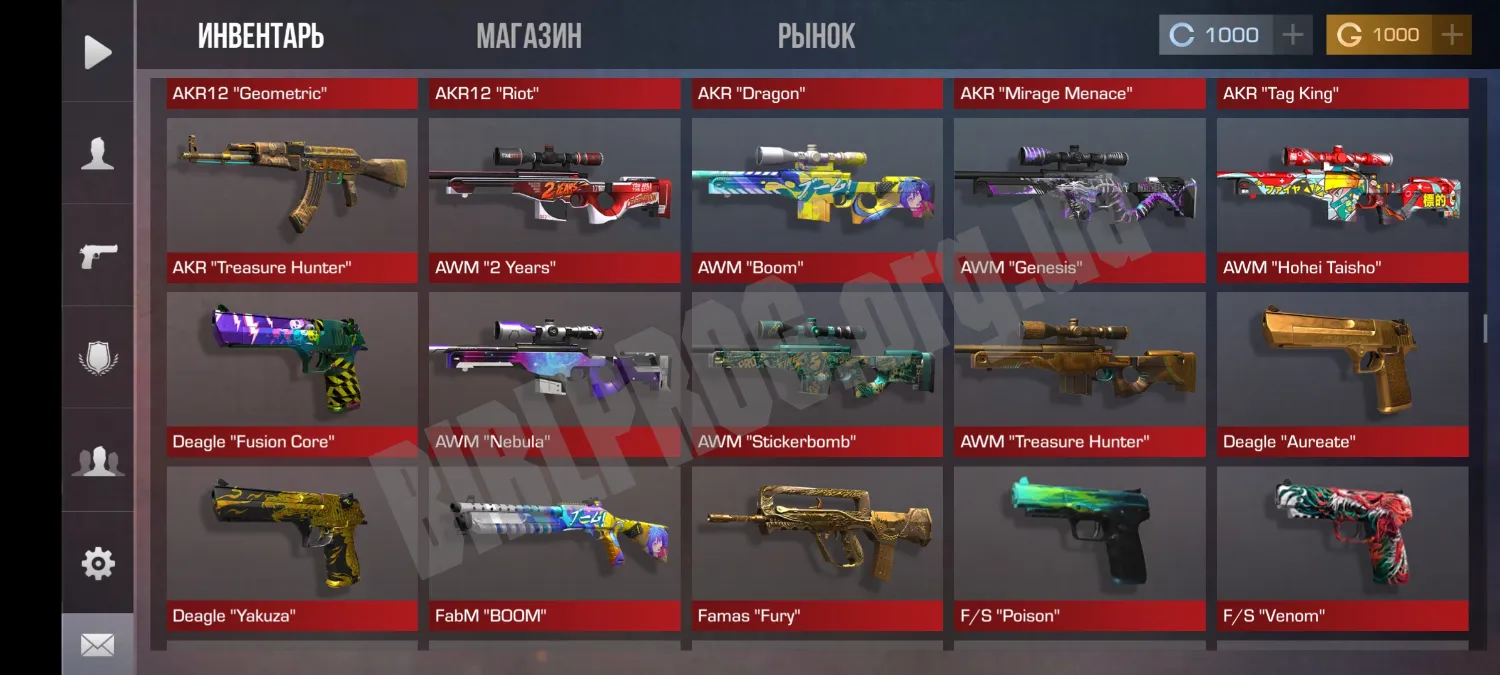Add gold with the plus button
Image resolution: width=1500 pixels, height=675 pixels.
pos(1451,36)
